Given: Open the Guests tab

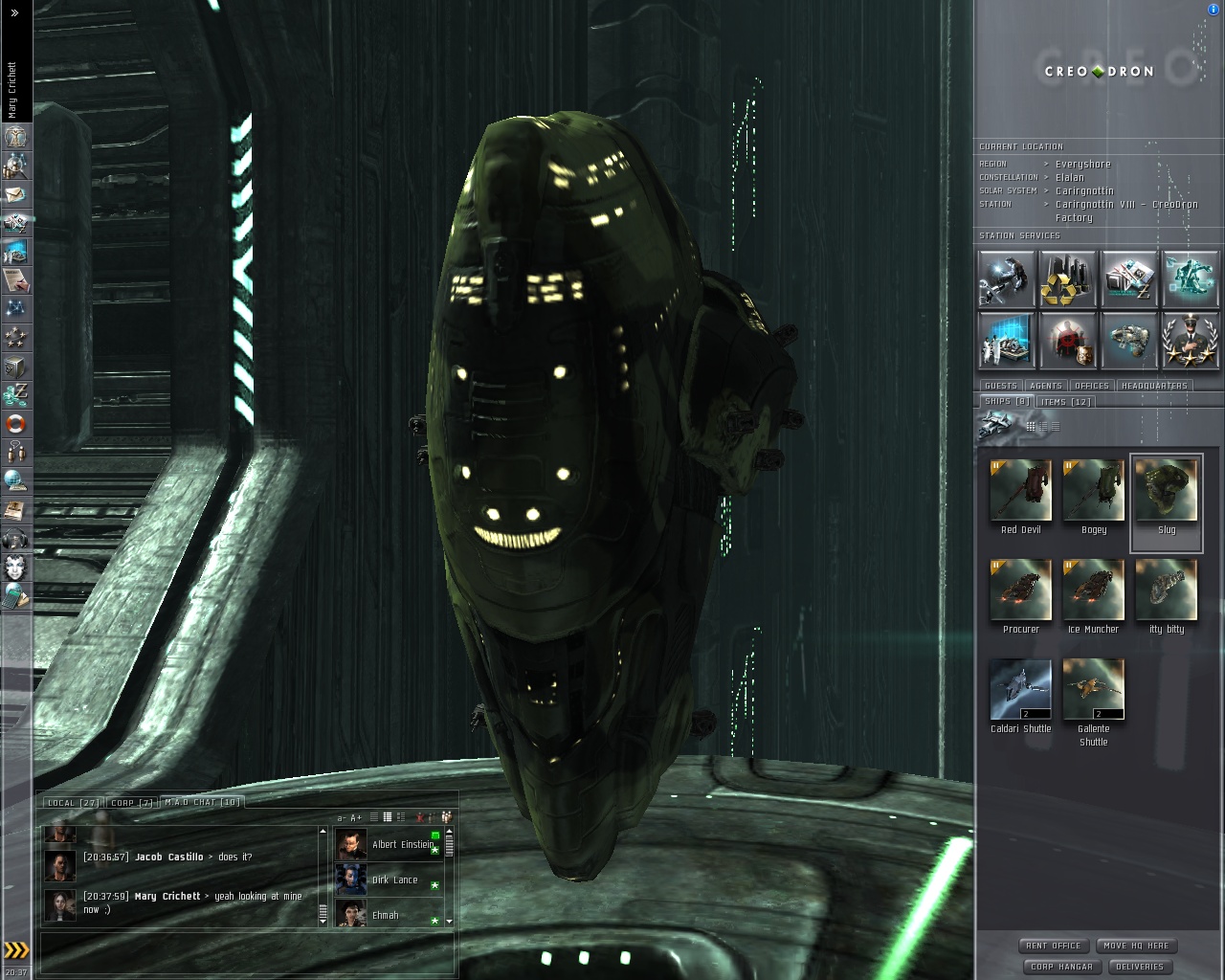Looking at the screenshot, I should [x=1001, y=386].
